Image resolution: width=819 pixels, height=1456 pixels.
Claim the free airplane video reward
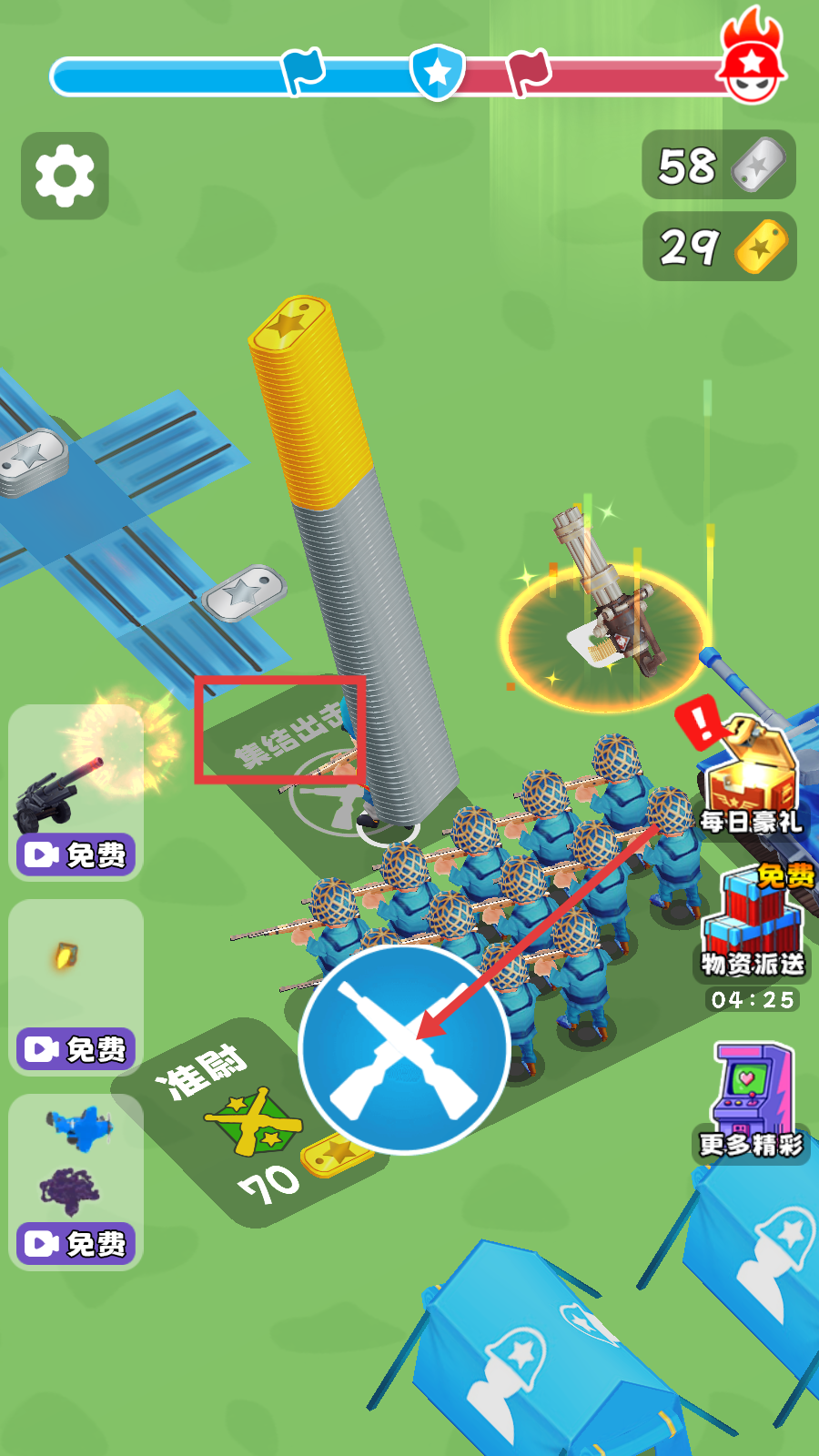pyautogui.click(x=76, y=1242)
